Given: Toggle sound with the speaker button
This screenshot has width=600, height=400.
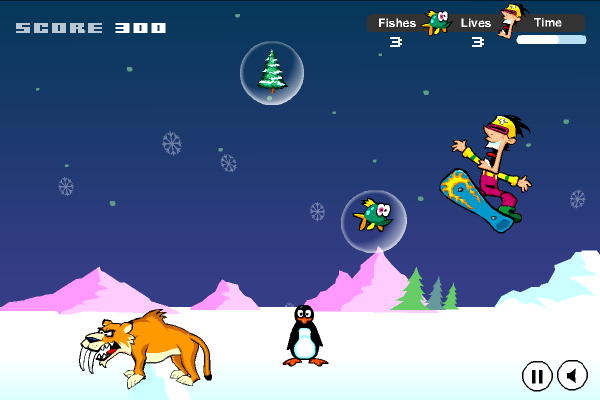Looking at the screenshot, I should tap(572, 375).
